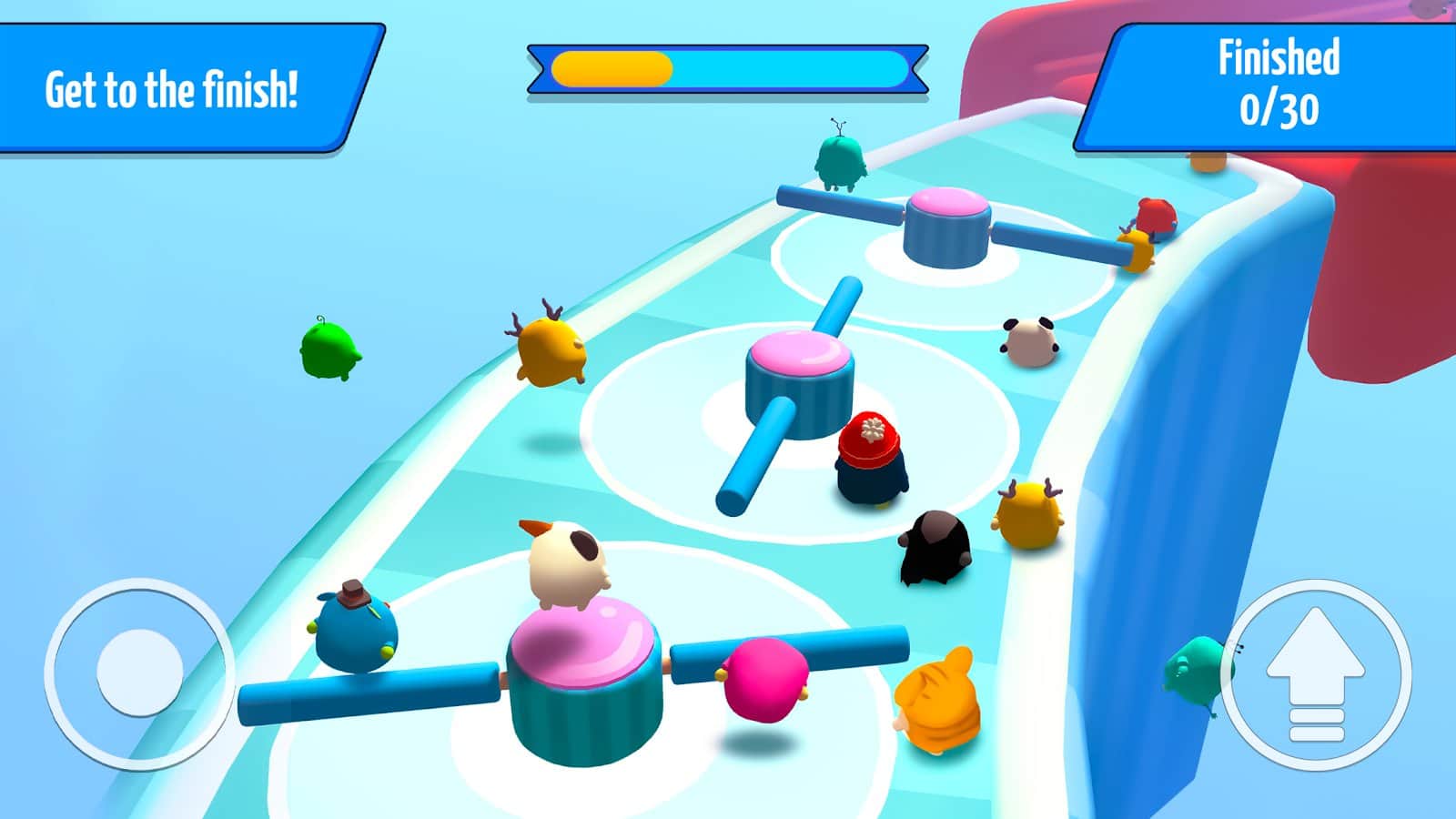Viewport: 1456px width, 819px height.
Task: Touch the virtual joystick thumb pad
Action: [139, 672]
